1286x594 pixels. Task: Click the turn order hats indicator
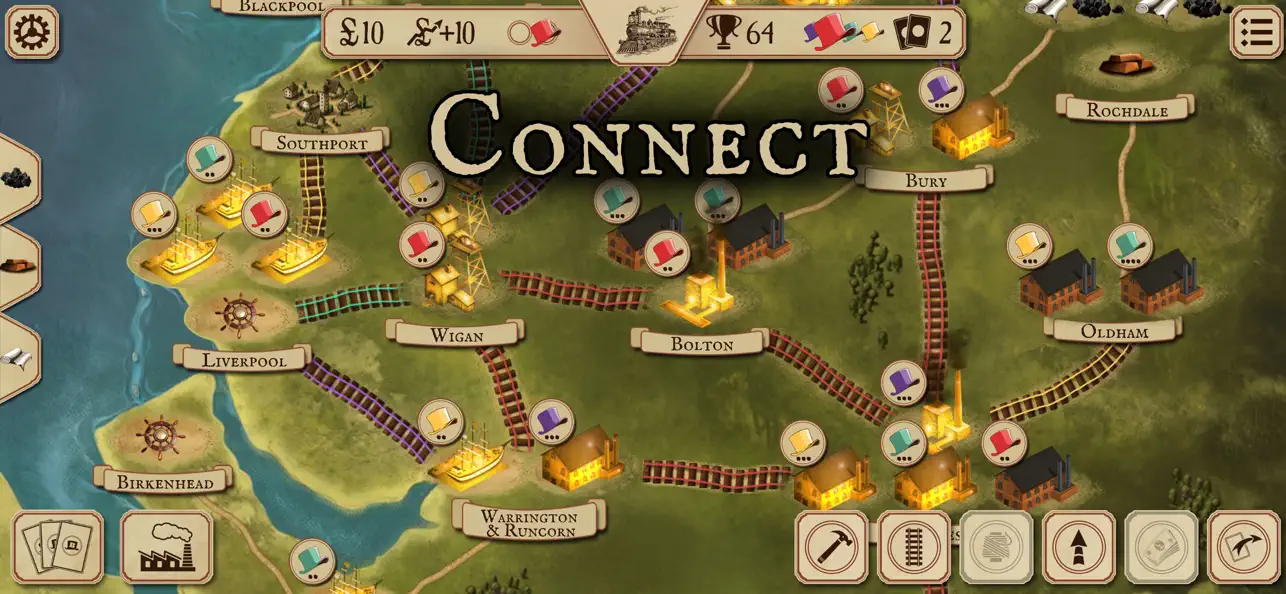[844, 32]
